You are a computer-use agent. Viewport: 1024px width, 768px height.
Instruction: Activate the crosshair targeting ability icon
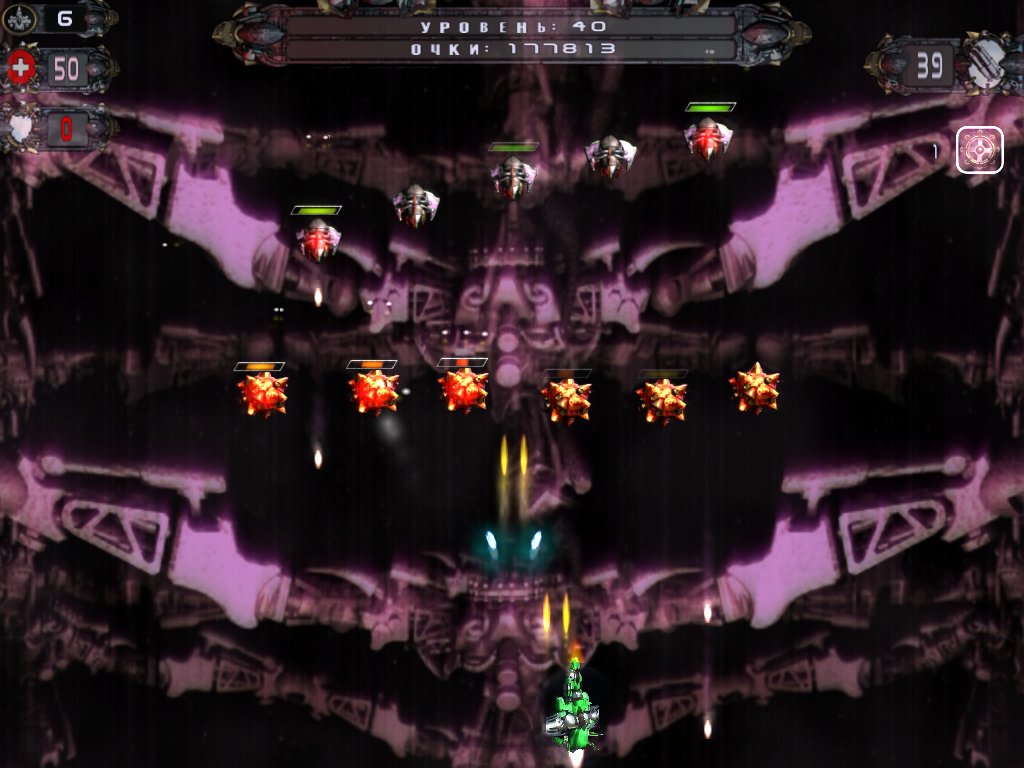[979, 151]
